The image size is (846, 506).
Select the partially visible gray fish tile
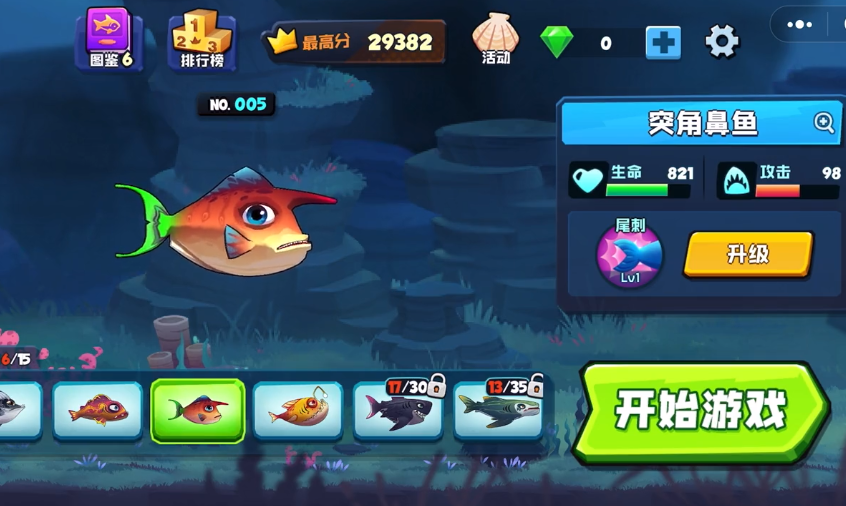[x=18, y=410]
